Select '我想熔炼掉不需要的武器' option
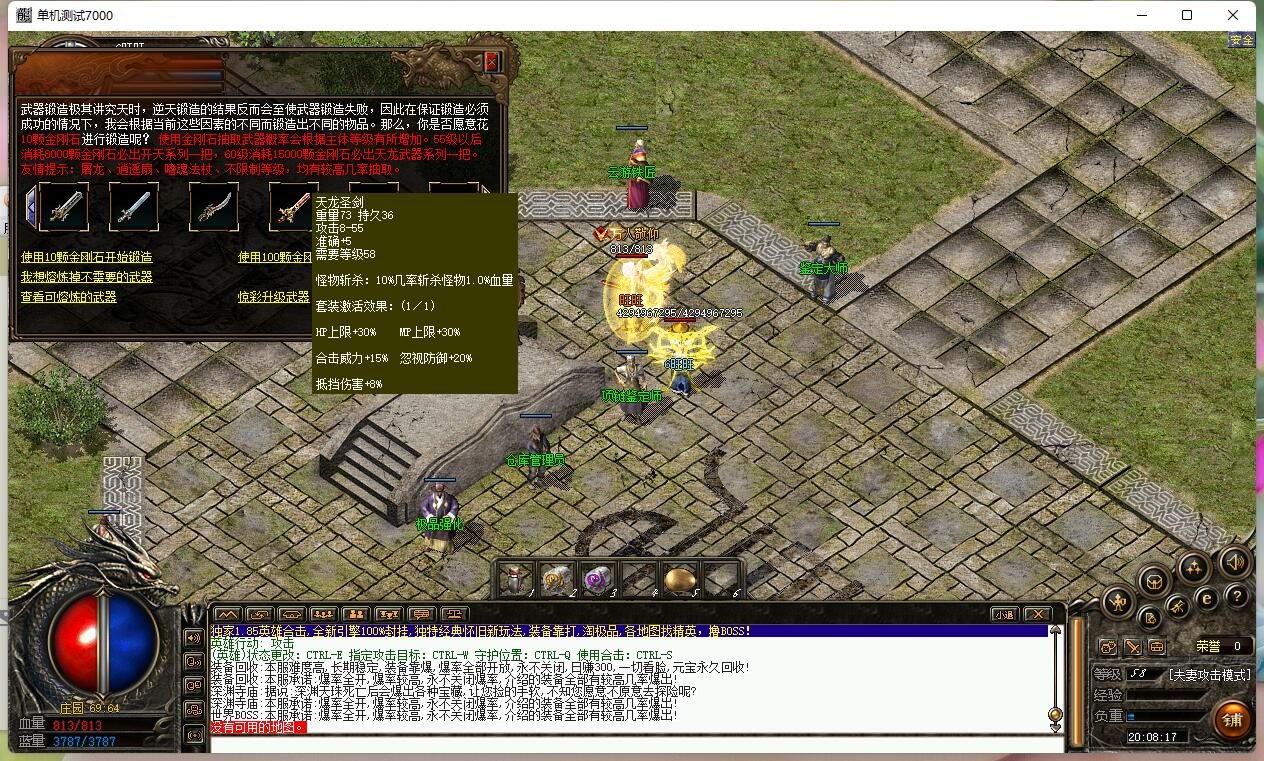The width and height of the screenshot is (1264, 761). click(87, 277)
